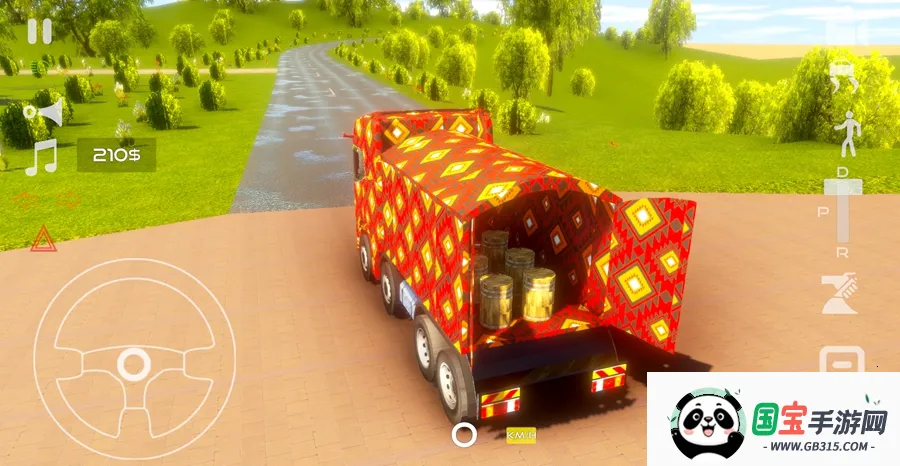This screenshot has width=900, height=466.
Task: Tap the yellow KM/H speed unit button
Action: tap(521, 435)
